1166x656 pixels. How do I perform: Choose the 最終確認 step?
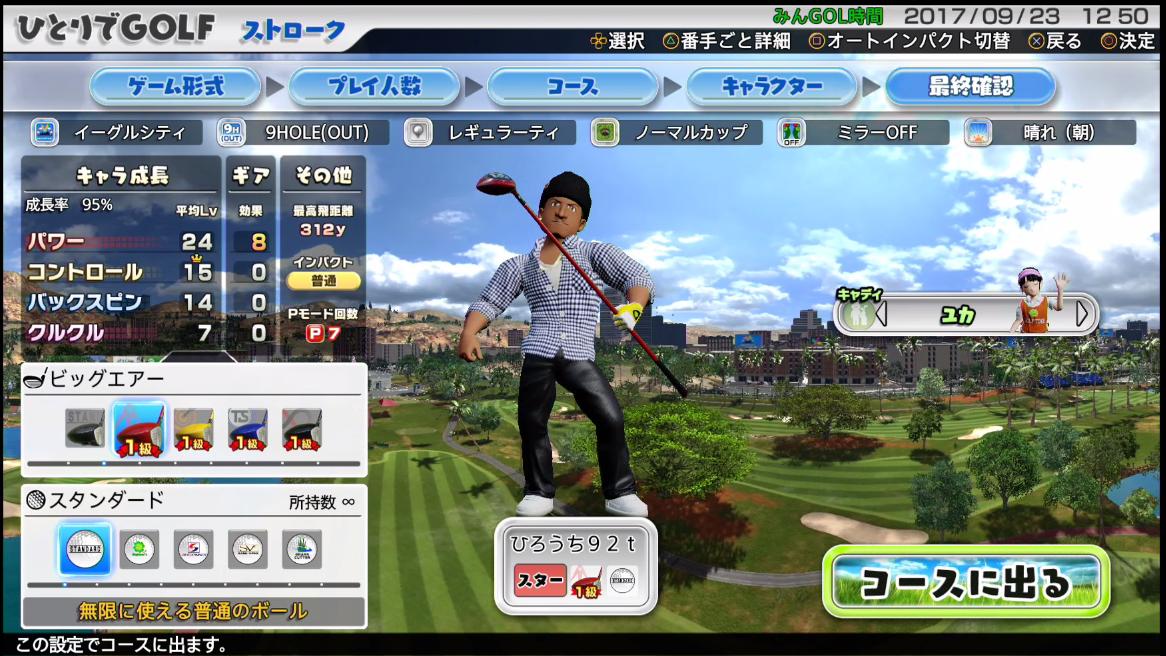(970, 87)
